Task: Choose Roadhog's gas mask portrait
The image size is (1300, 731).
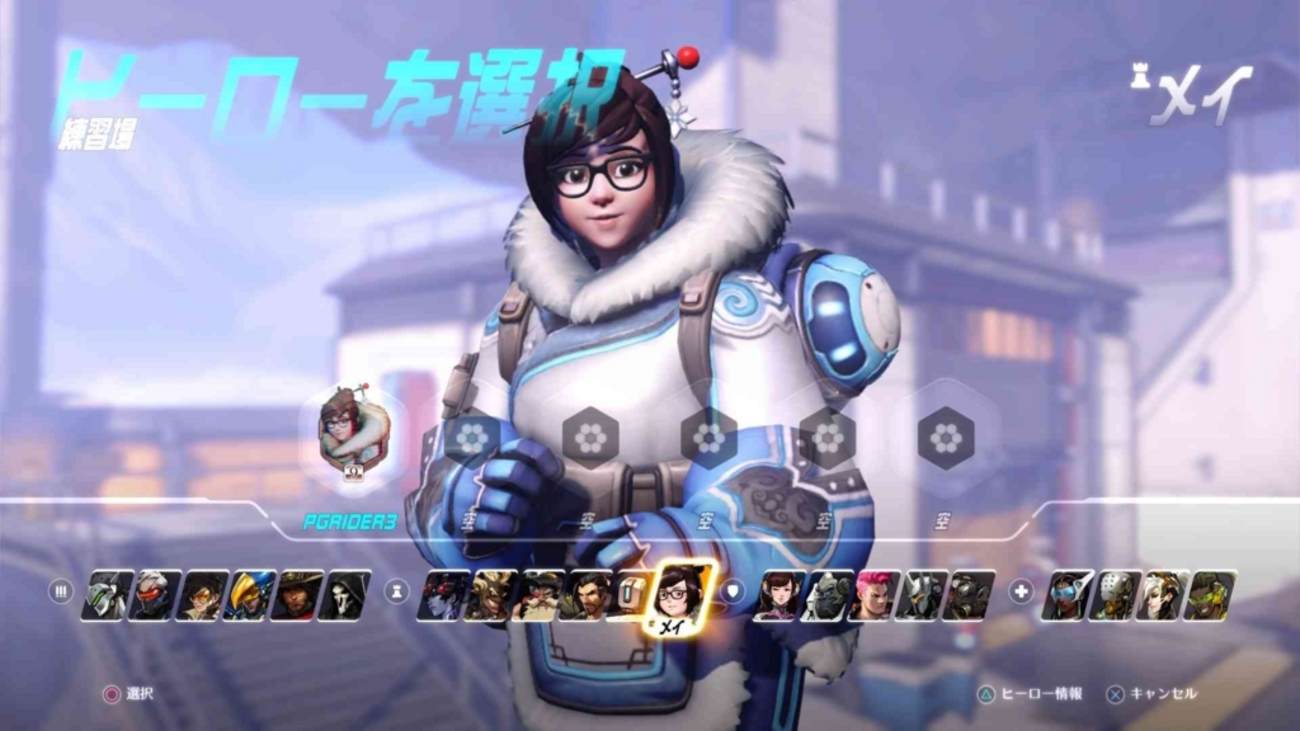Action: tap(969, 595)
